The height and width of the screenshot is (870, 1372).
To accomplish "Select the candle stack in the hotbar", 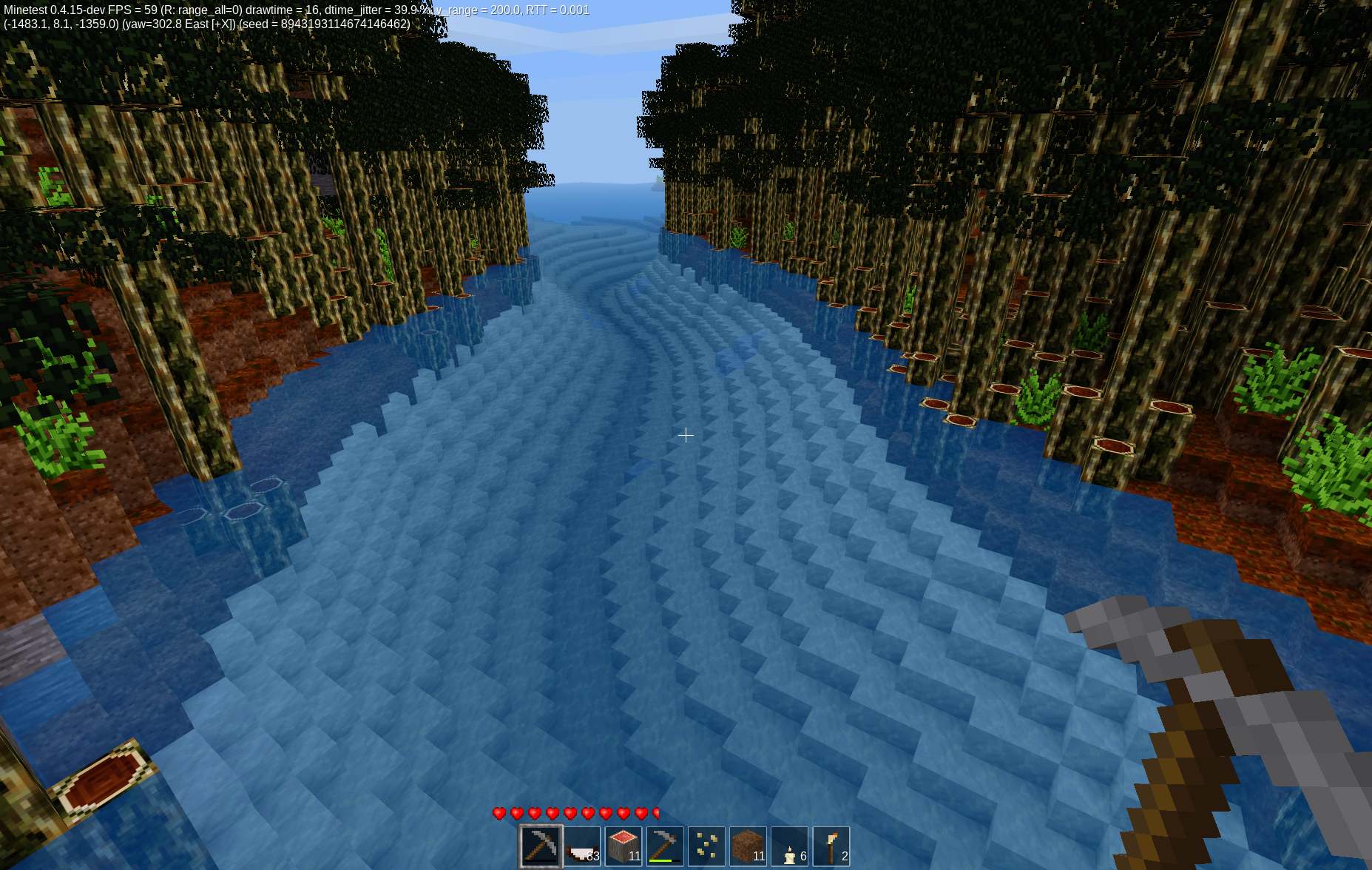I will [790, 846].
